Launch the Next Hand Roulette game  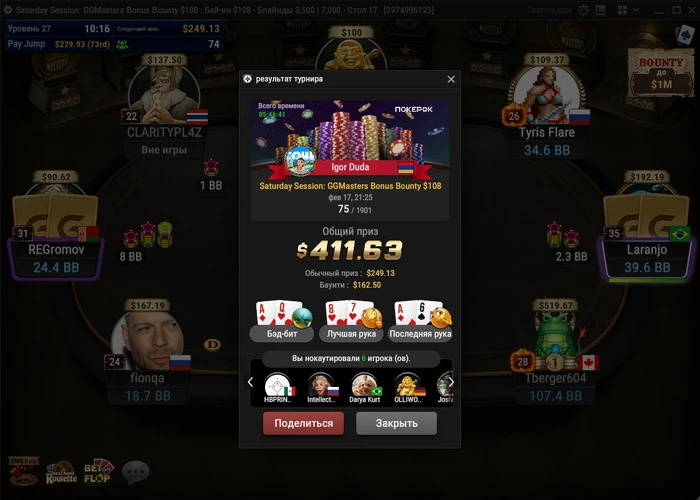click(61, 473)
